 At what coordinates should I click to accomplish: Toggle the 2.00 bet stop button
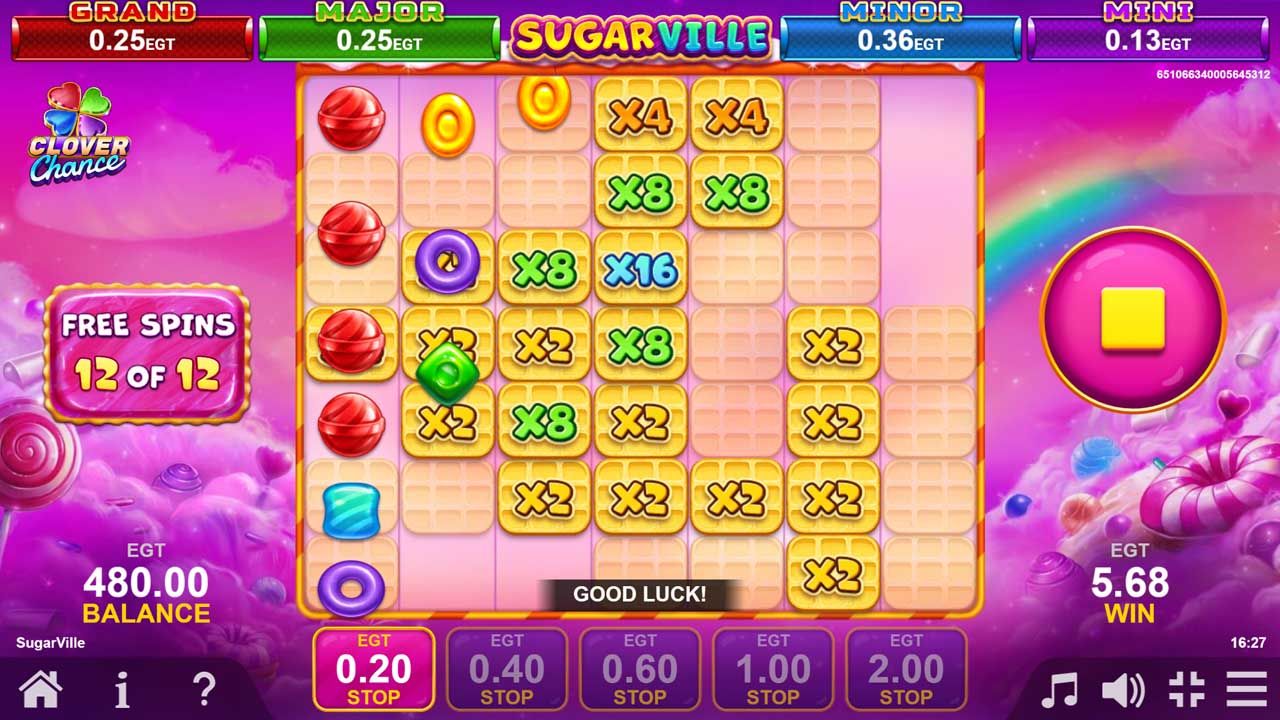pos(908,668)
